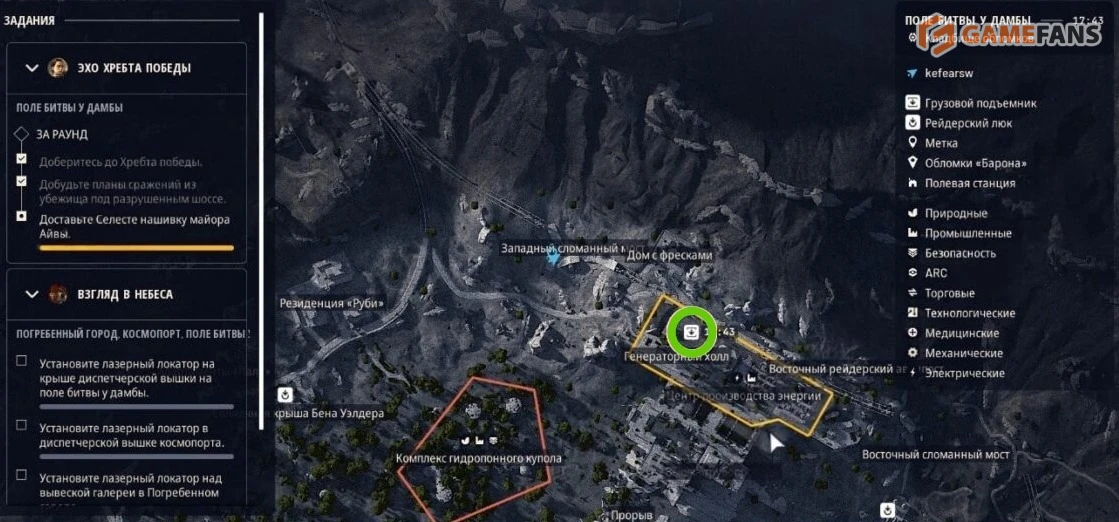This screenshot has height=522, width=1119.
Task: Click the raider hatch marker by «Крыша Бена Уэлдера»
Action: (x=285, y=394)
